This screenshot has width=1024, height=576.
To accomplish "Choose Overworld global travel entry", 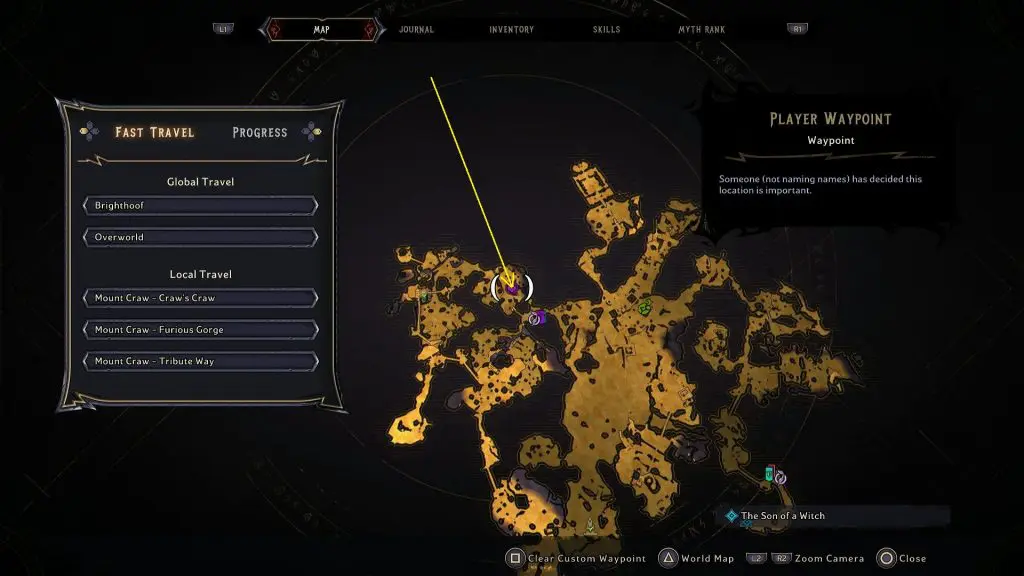I will (x=200, y=238).
